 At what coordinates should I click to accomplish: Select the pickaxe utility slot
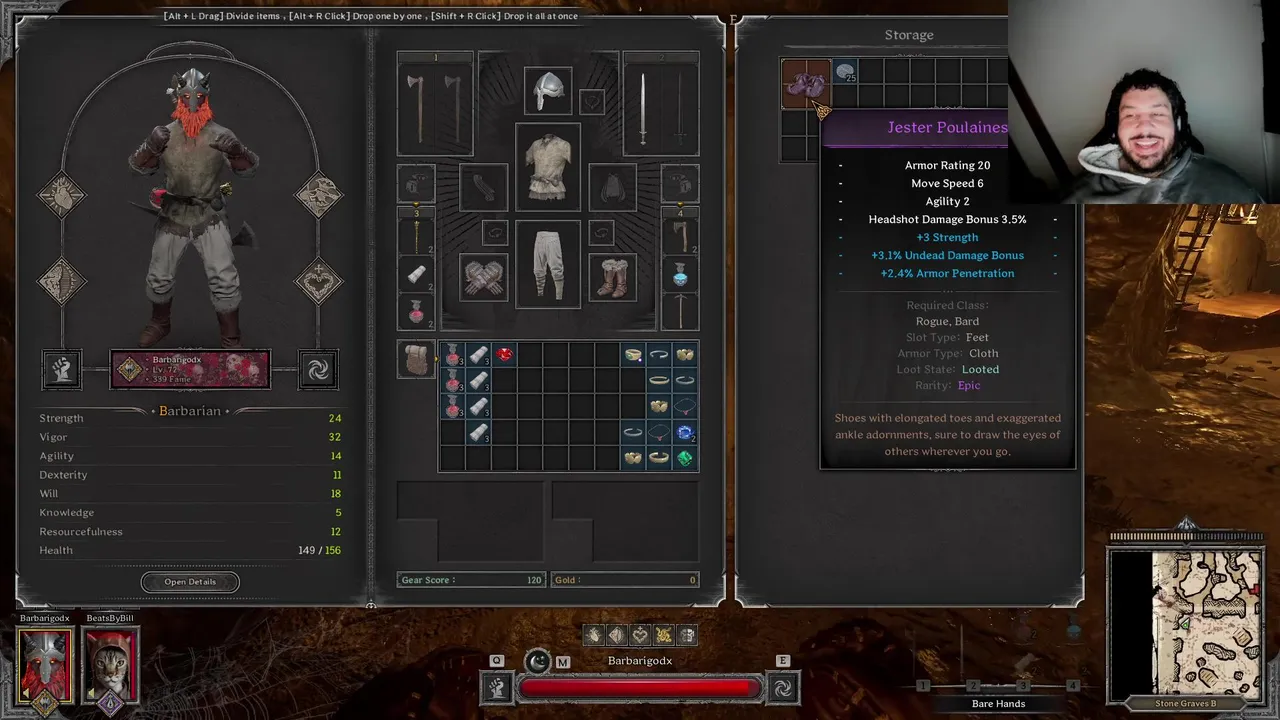coord(680,311)
